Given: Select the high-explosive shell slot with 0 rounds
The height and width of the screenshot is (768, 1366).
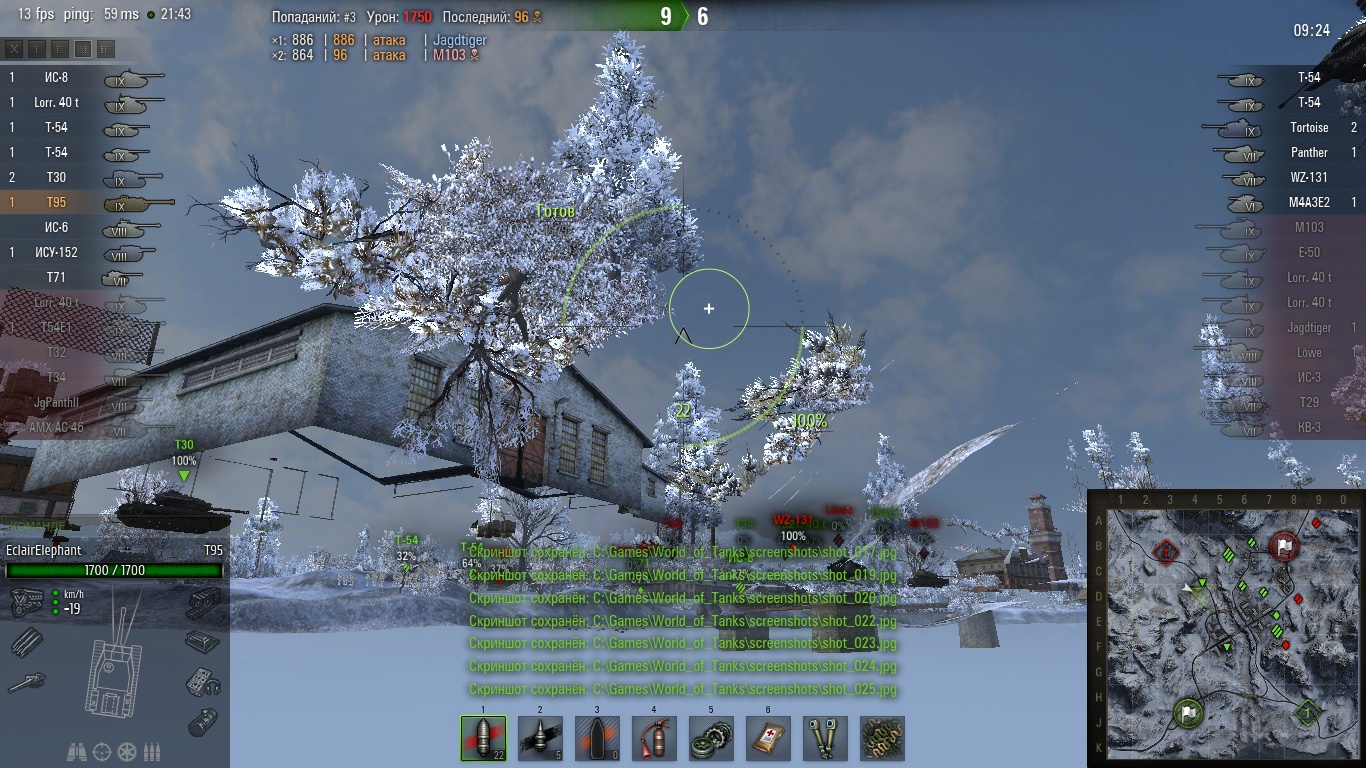Looking at the screenshot, I should [x=597, y=738].
